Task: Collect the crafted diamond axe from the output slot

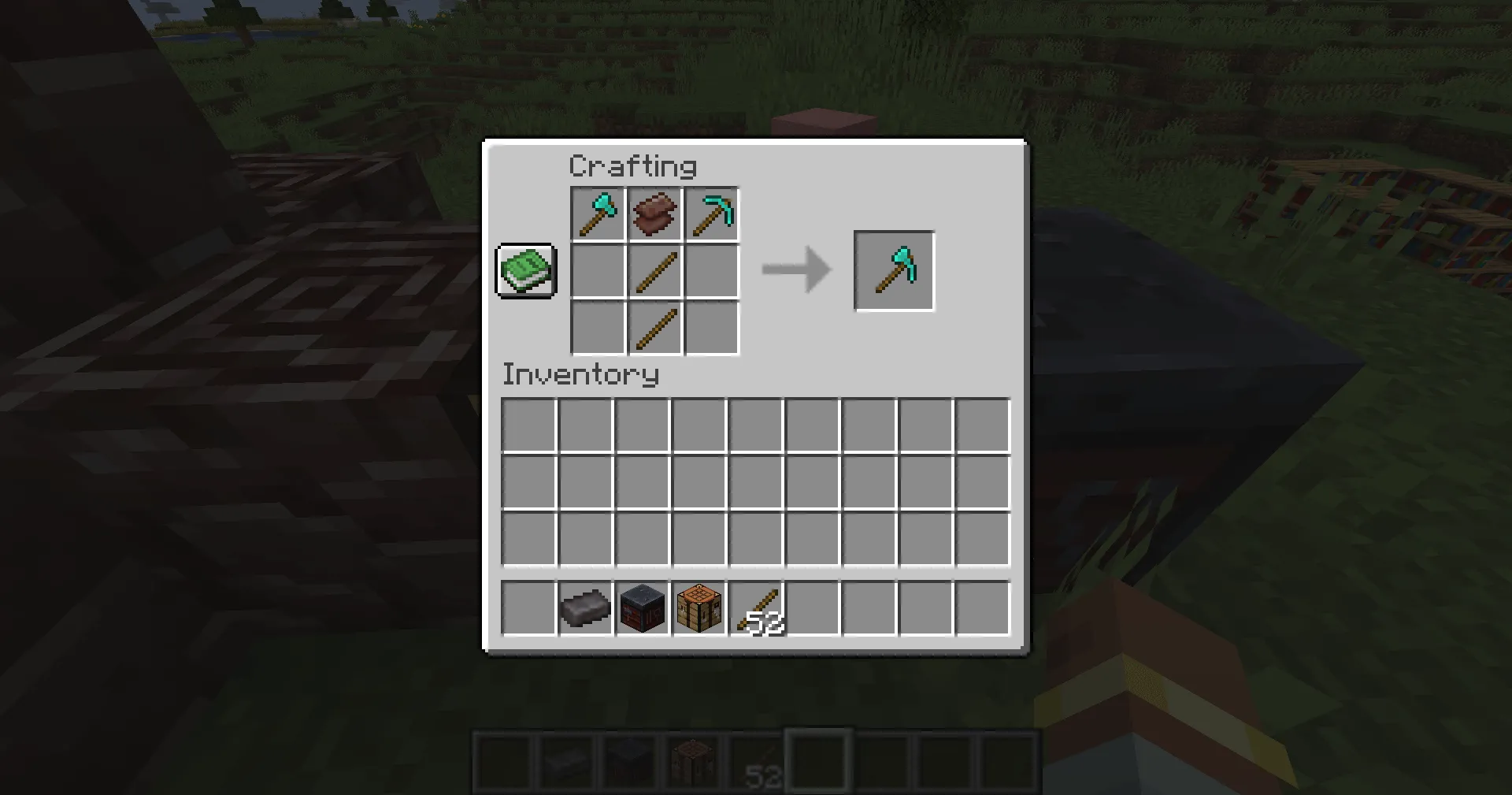Action: click(x=894, y=270)
